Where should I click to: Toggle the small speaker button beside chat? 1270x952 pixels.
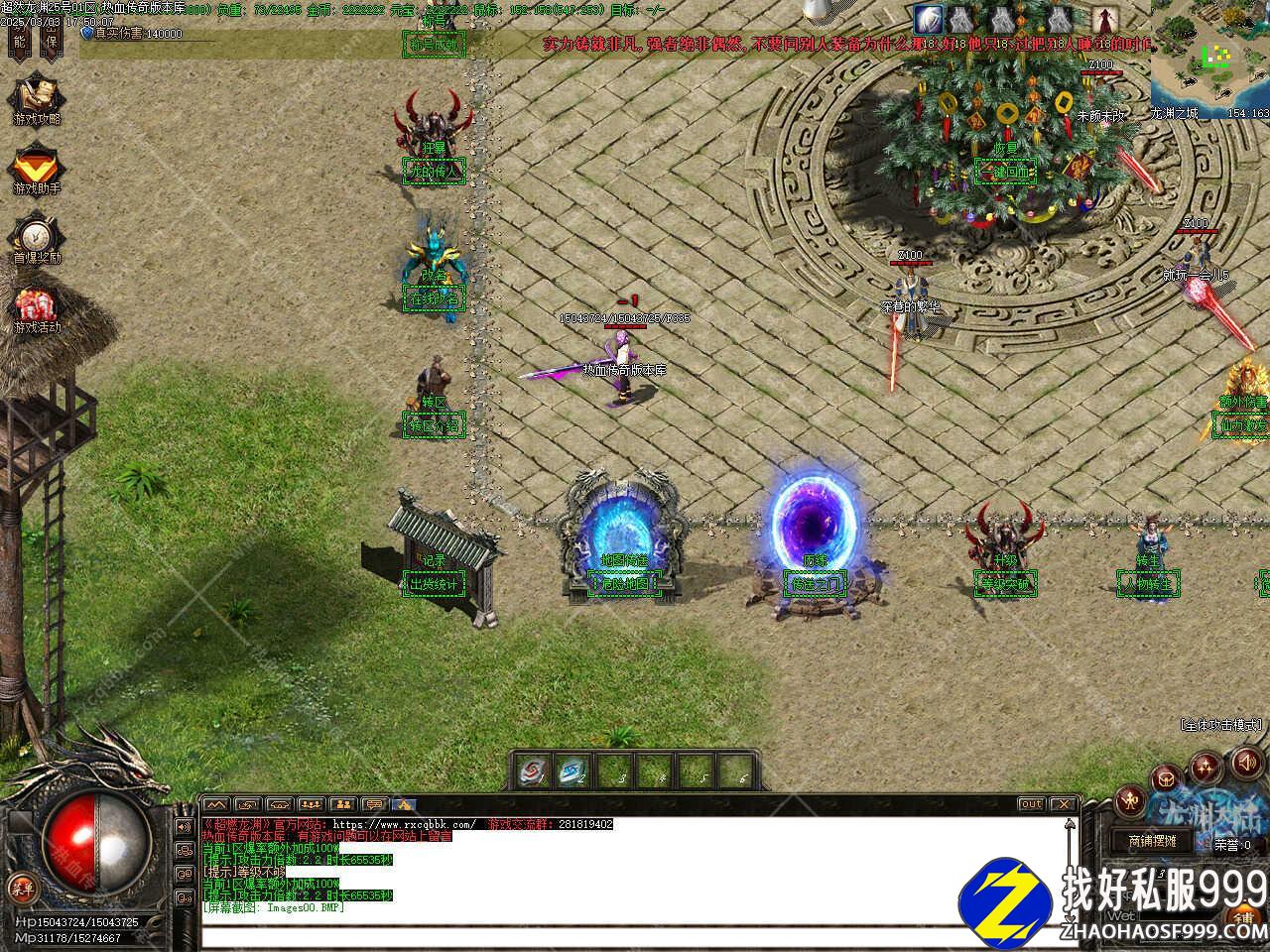tap(184, 825)
